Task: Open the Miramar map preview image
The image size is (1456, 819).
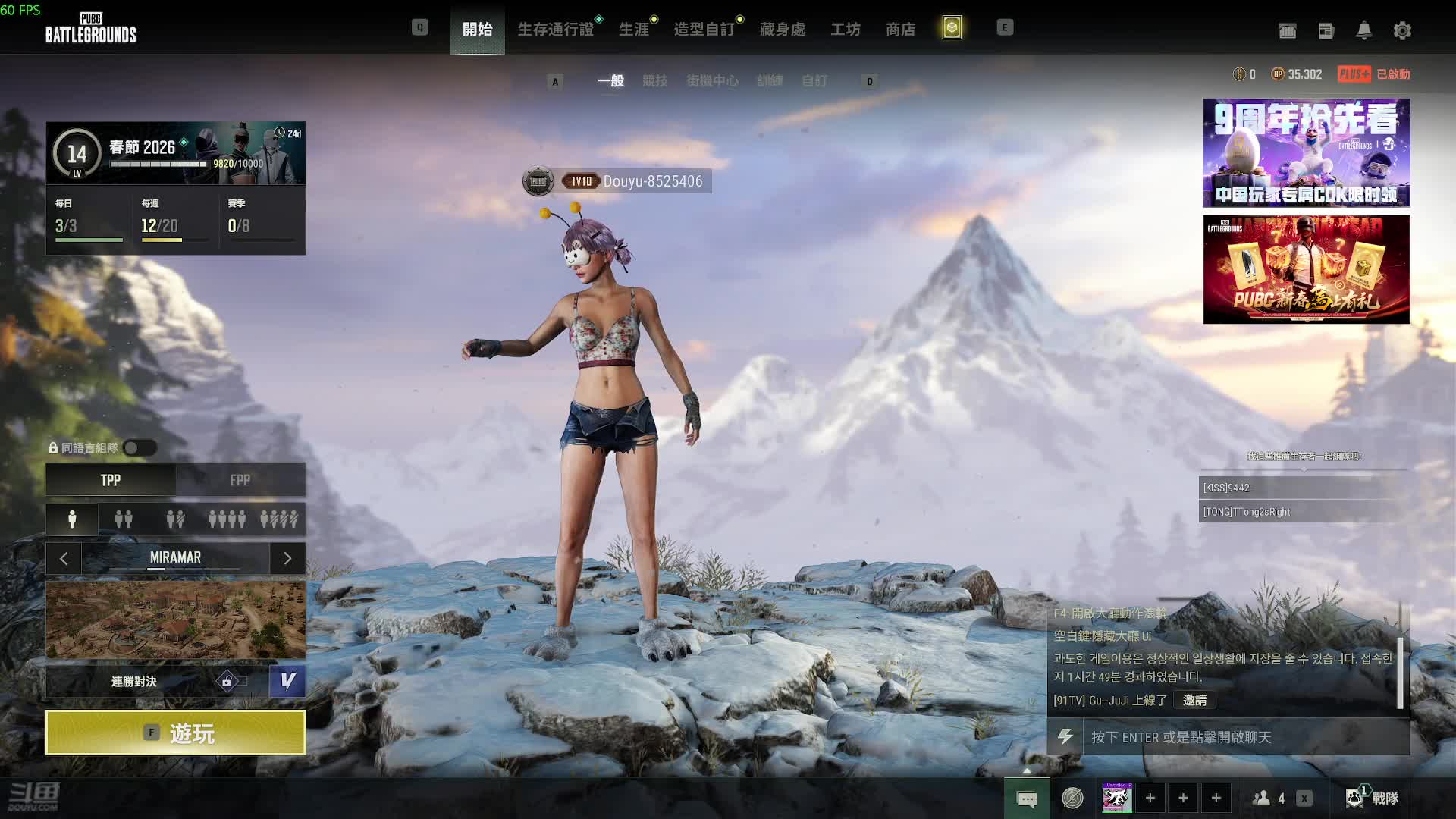Action: click(x=175, y=620)
